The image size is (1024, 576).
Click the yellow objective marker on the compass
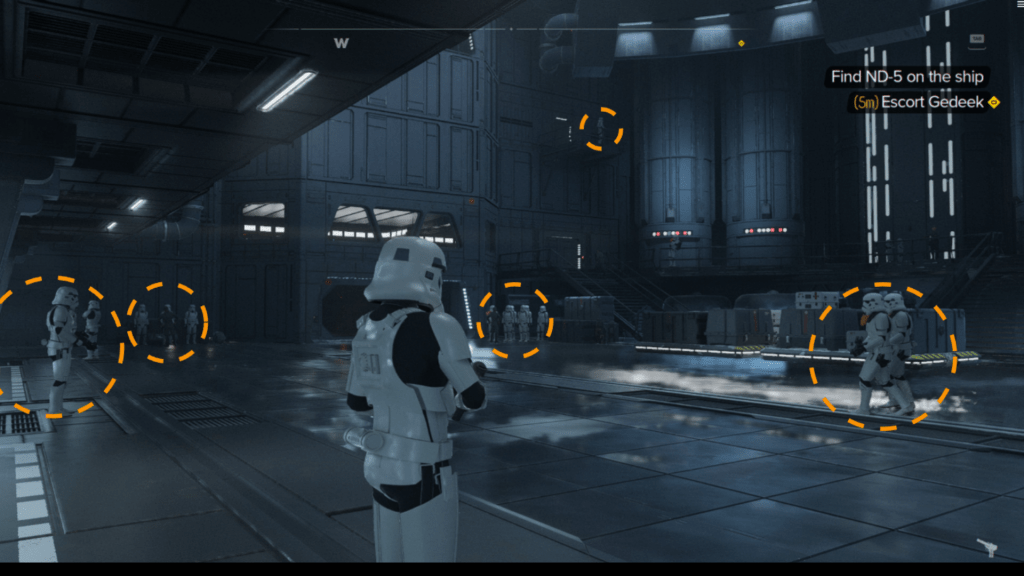tap(741, 43)
